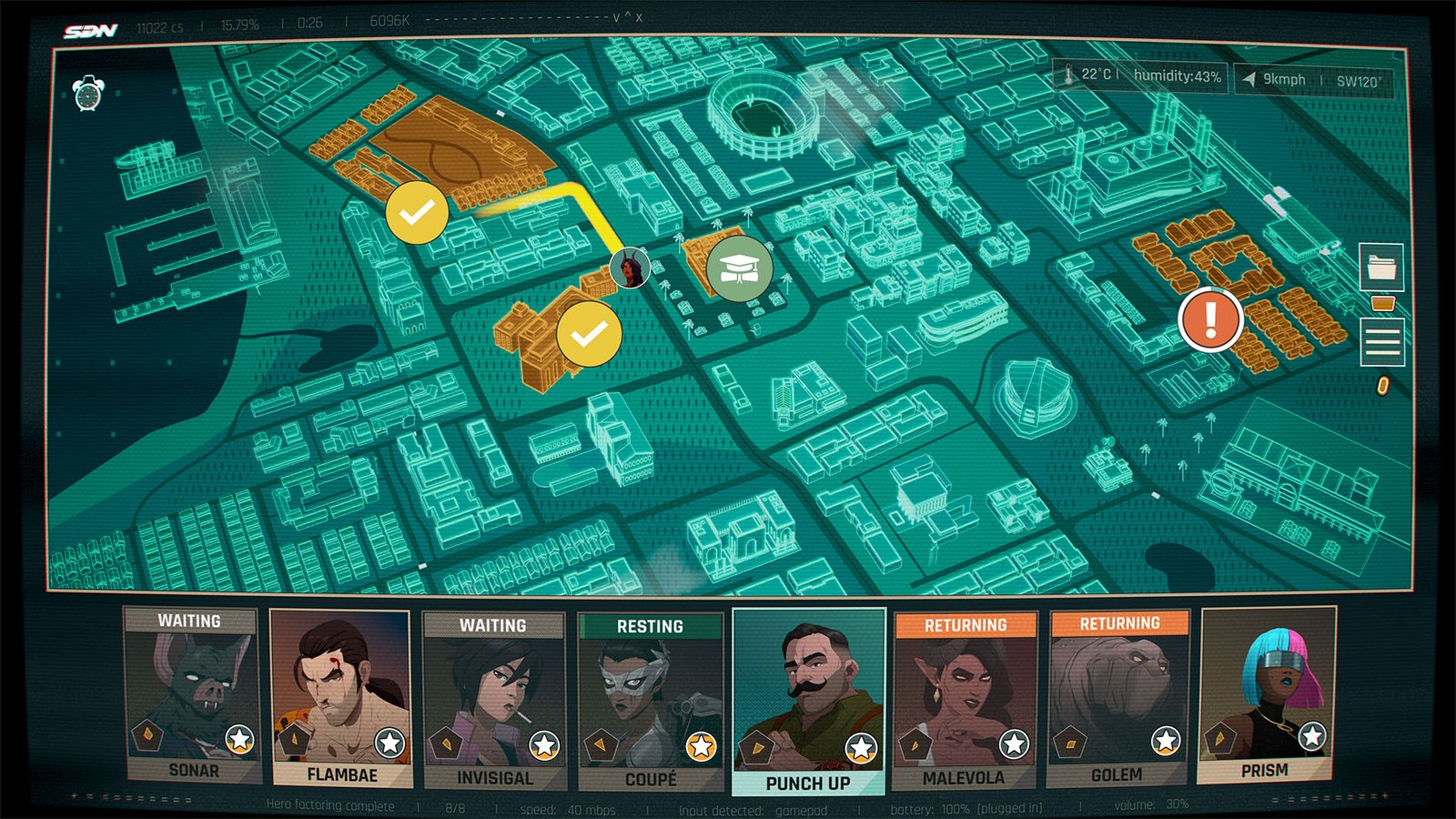
Task: Click the yellow checkmark mission marker
Action: 416,213
